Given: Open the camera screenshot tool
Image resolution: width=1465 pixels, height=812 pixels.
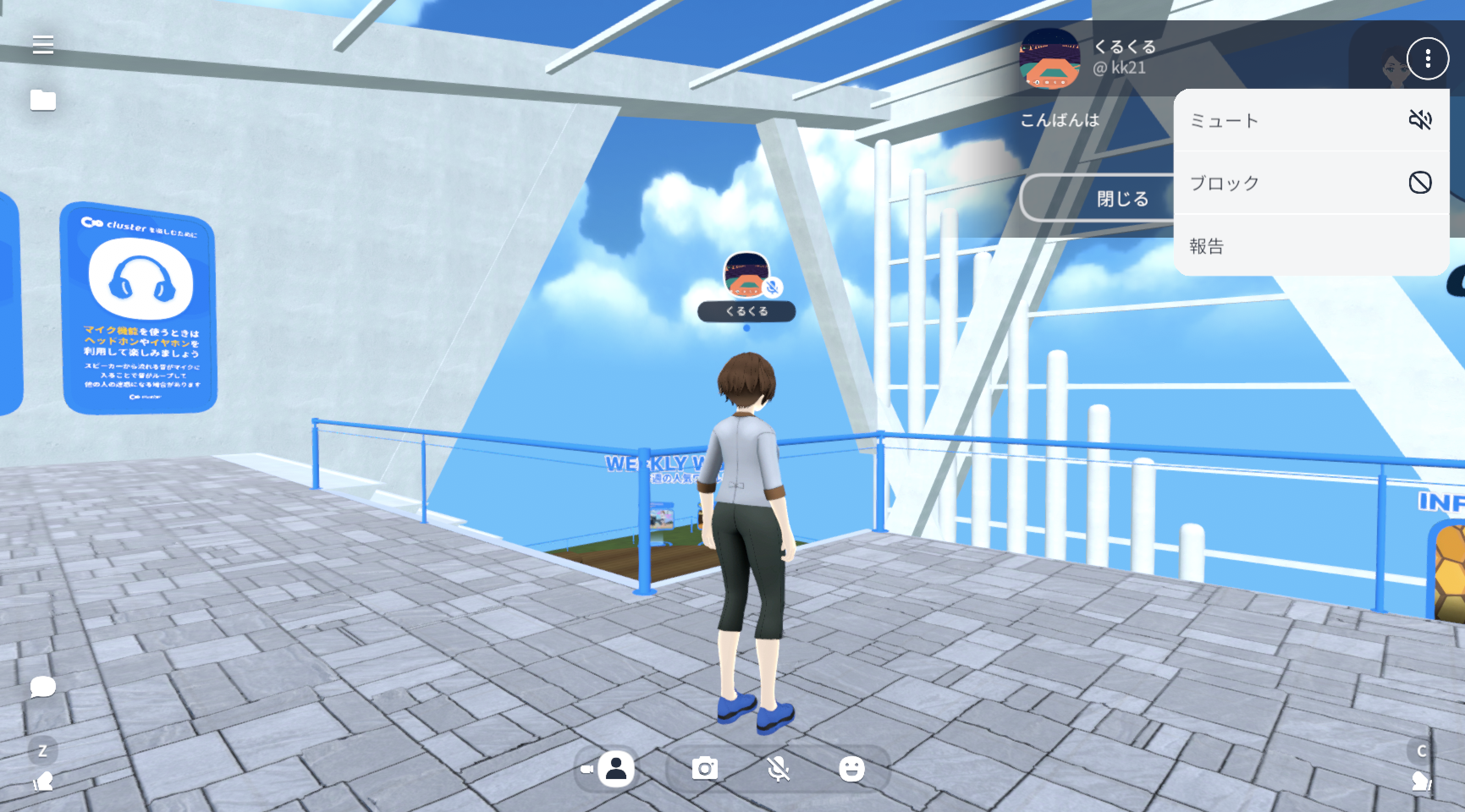Looking at the screenshot, I should click(x=705, y=769).
